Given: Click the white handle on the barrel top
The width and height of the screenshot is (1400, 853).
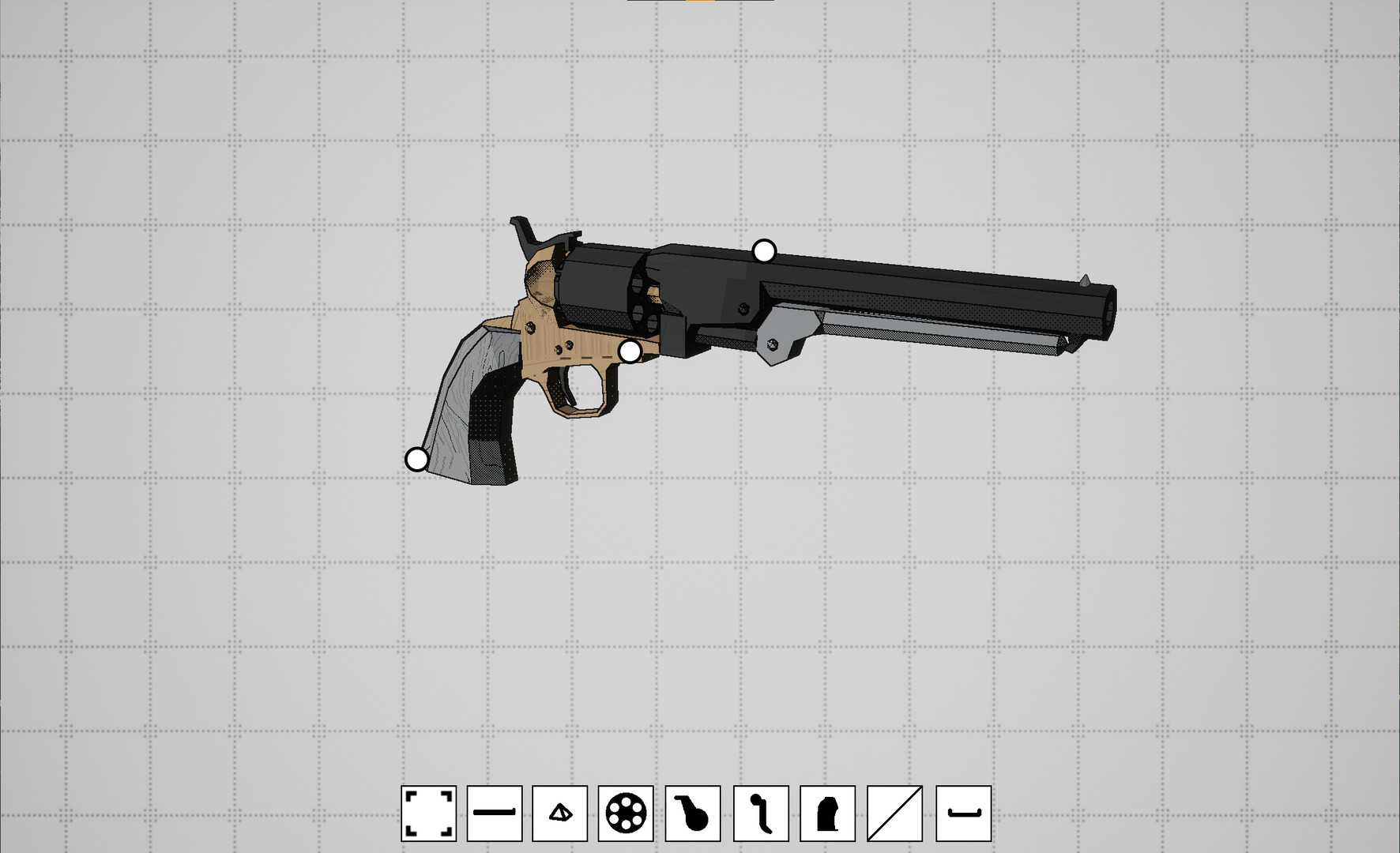Looking at the screenshot, I should click(x=764, y=252).
